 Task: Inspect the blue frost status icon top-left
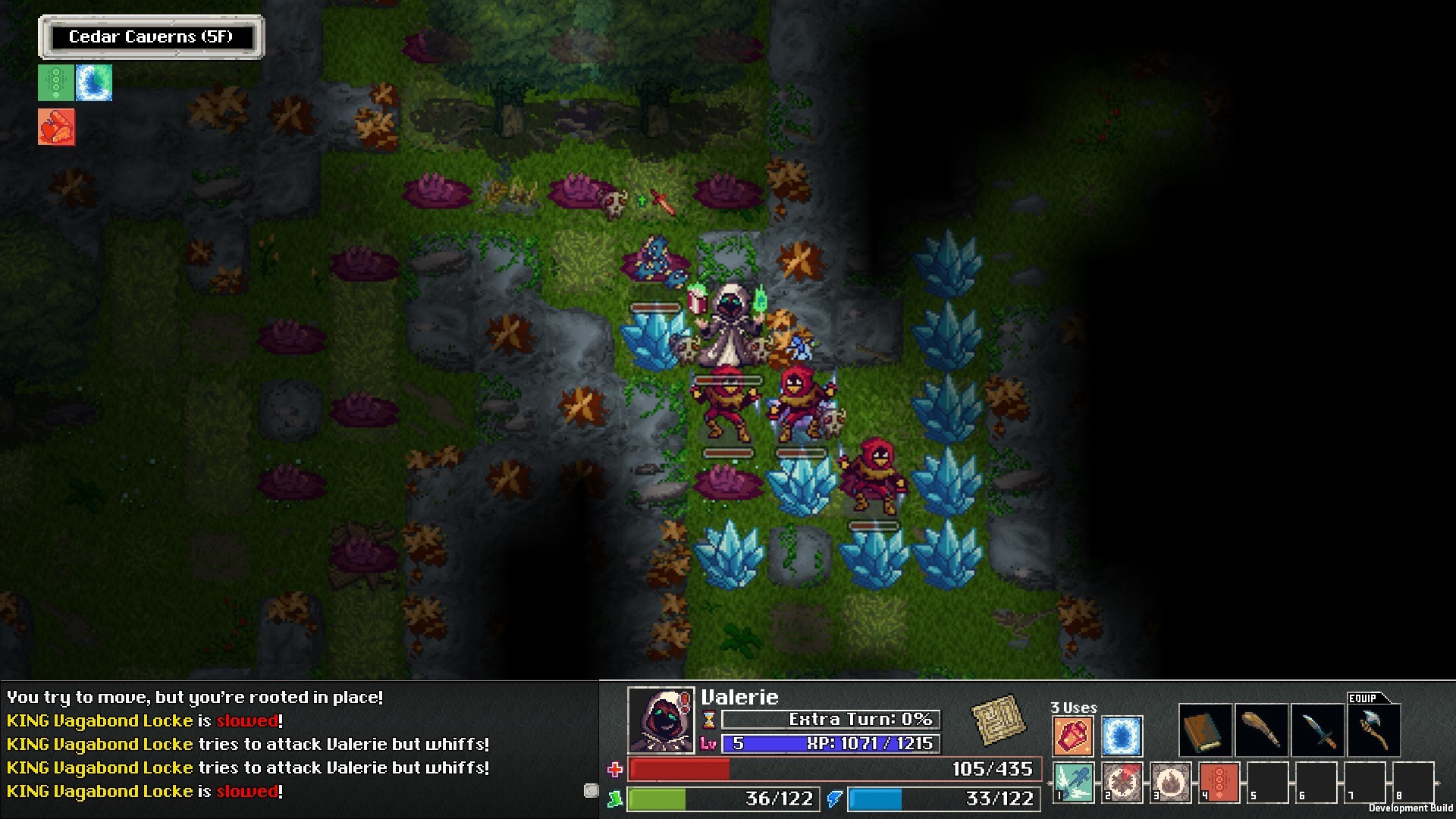(95, 83)
